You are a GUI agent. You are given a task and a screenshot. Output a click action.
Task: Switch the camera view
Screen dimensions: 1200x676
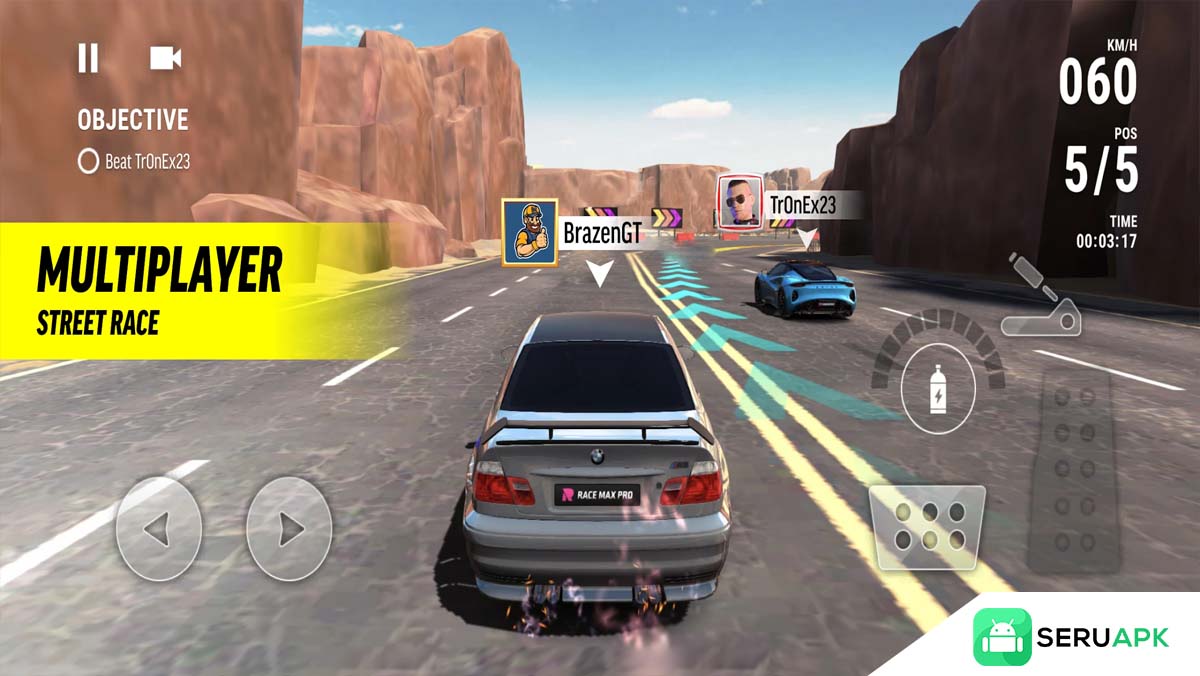165,59
